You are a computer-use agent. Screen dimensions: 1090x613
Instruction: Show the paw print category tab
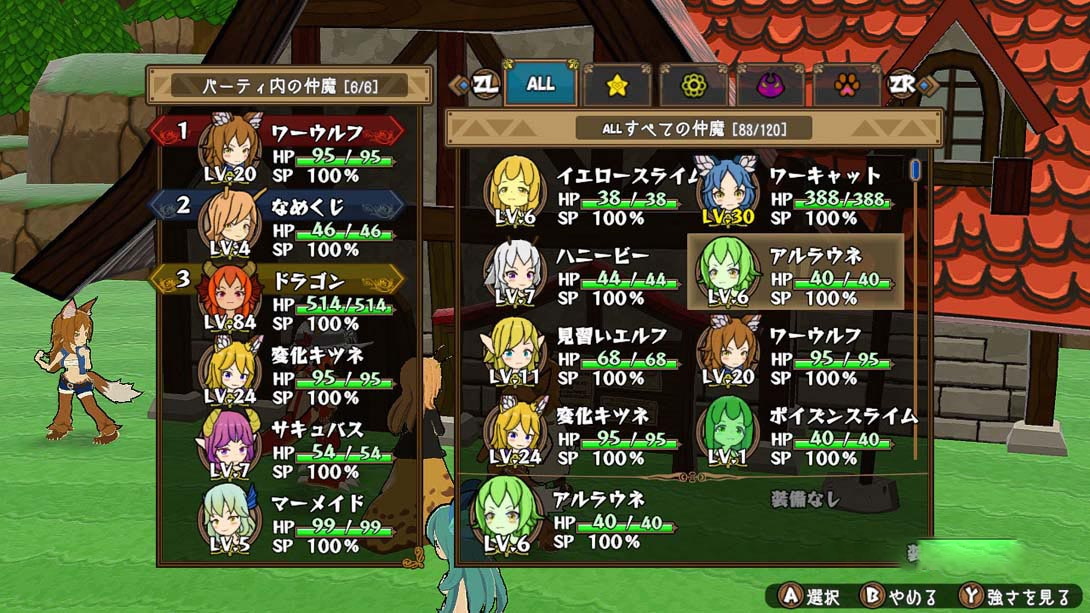pyautogui.click(x=846, y=86)
